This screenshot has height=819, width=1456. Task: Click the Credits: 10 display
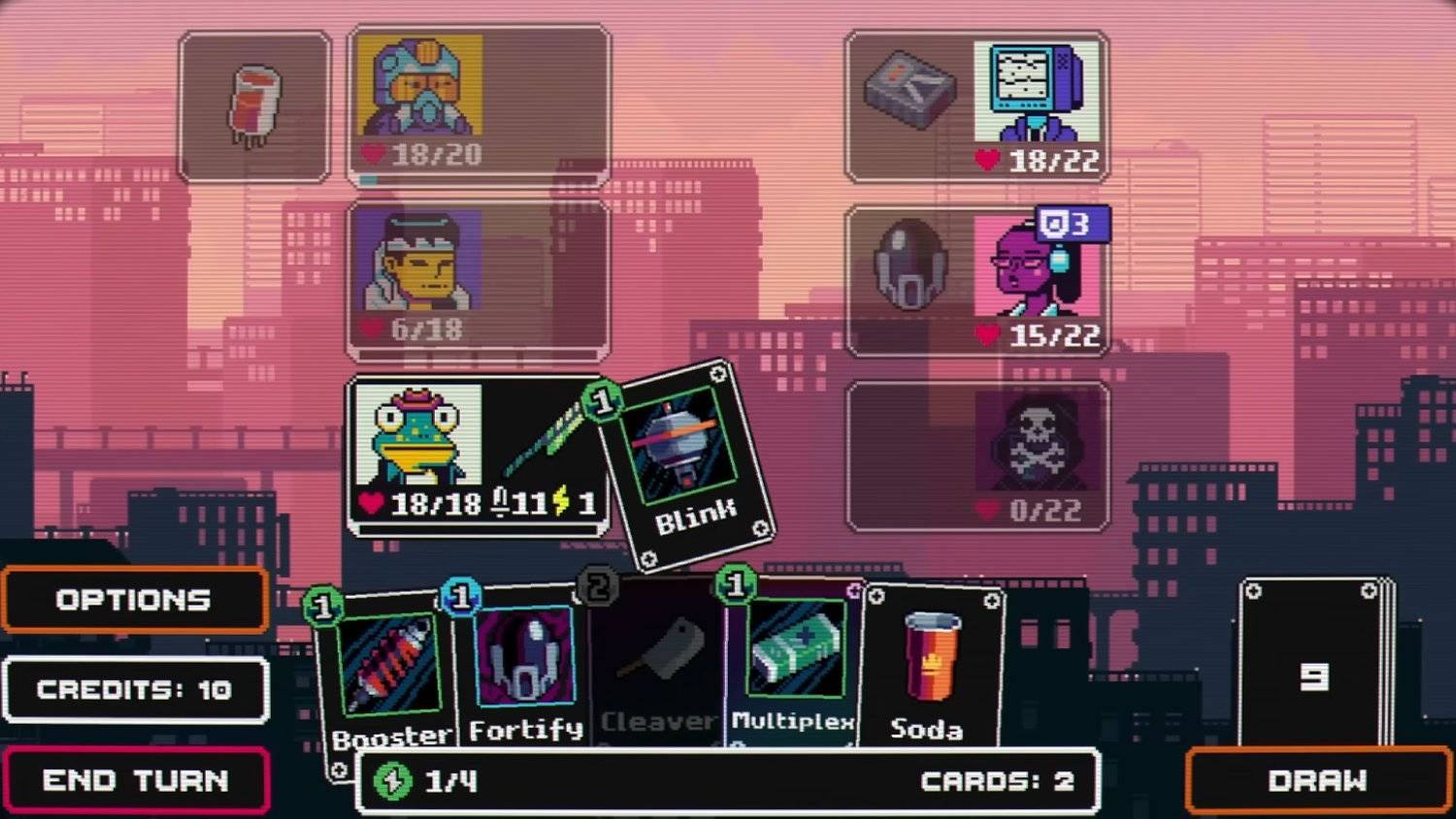137,690
